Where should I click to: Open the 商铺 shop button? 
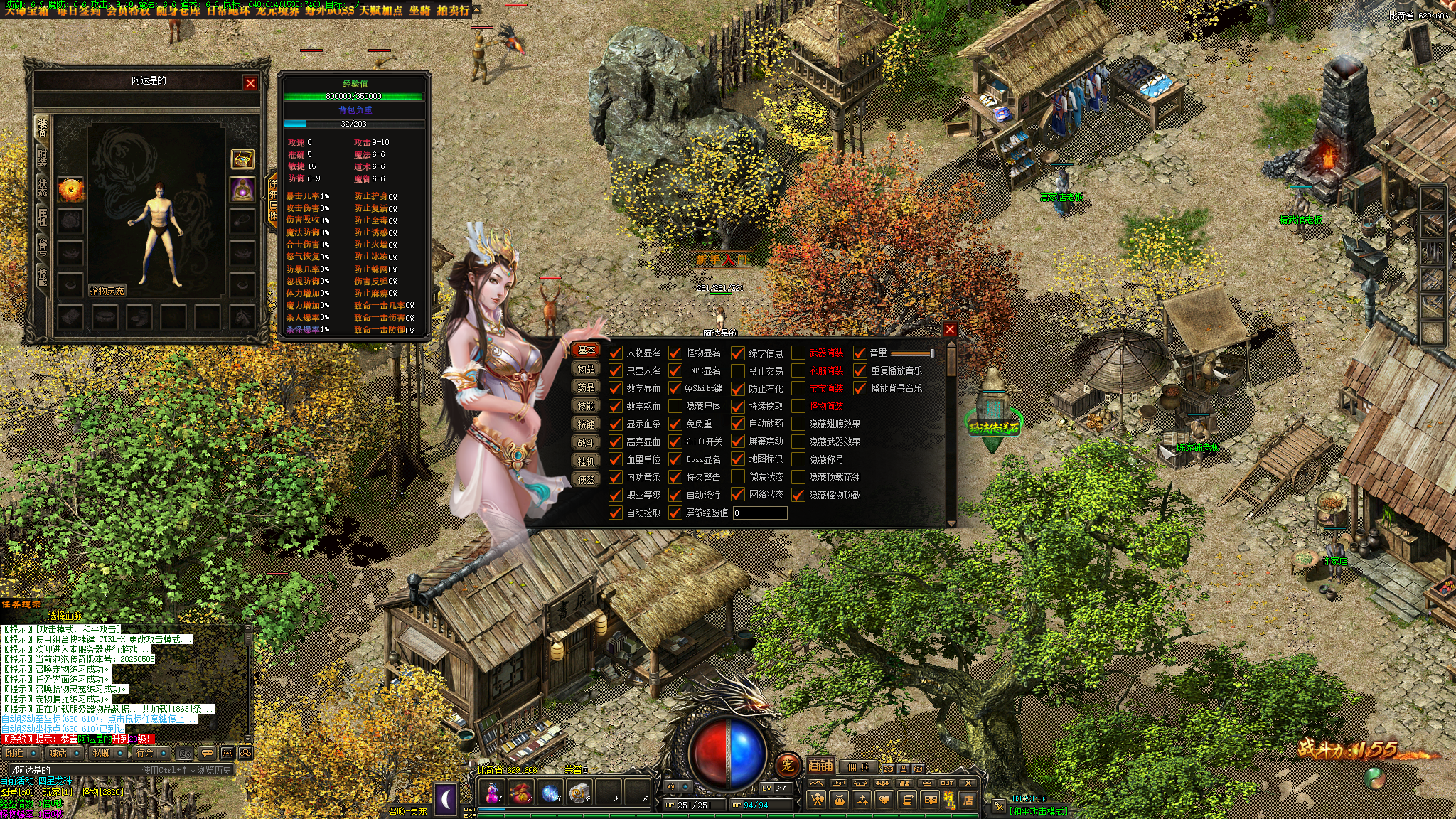click(820, 766)
